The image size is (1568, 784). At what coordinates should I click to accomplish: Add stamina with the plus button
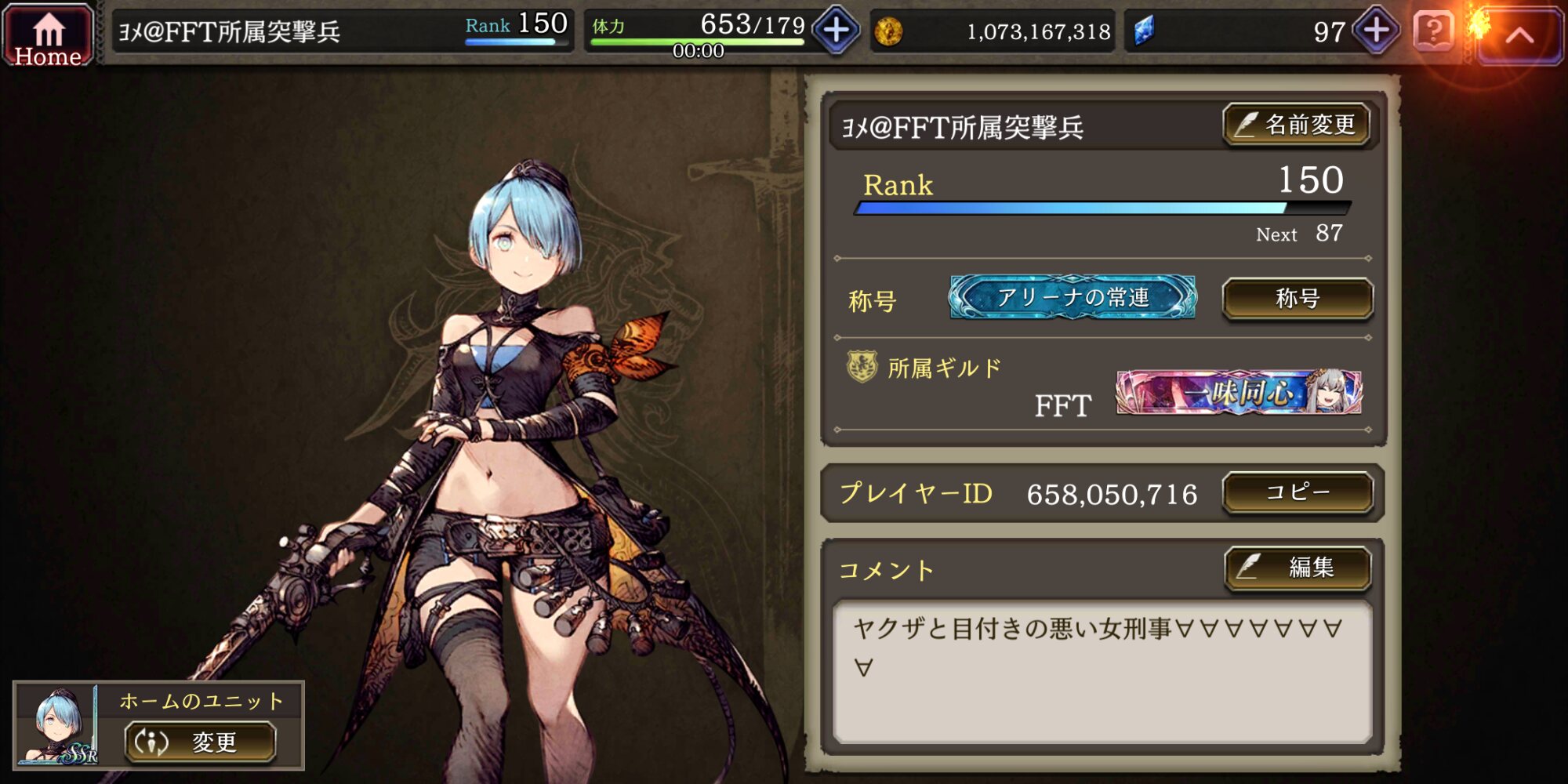[x=837, y=31]
